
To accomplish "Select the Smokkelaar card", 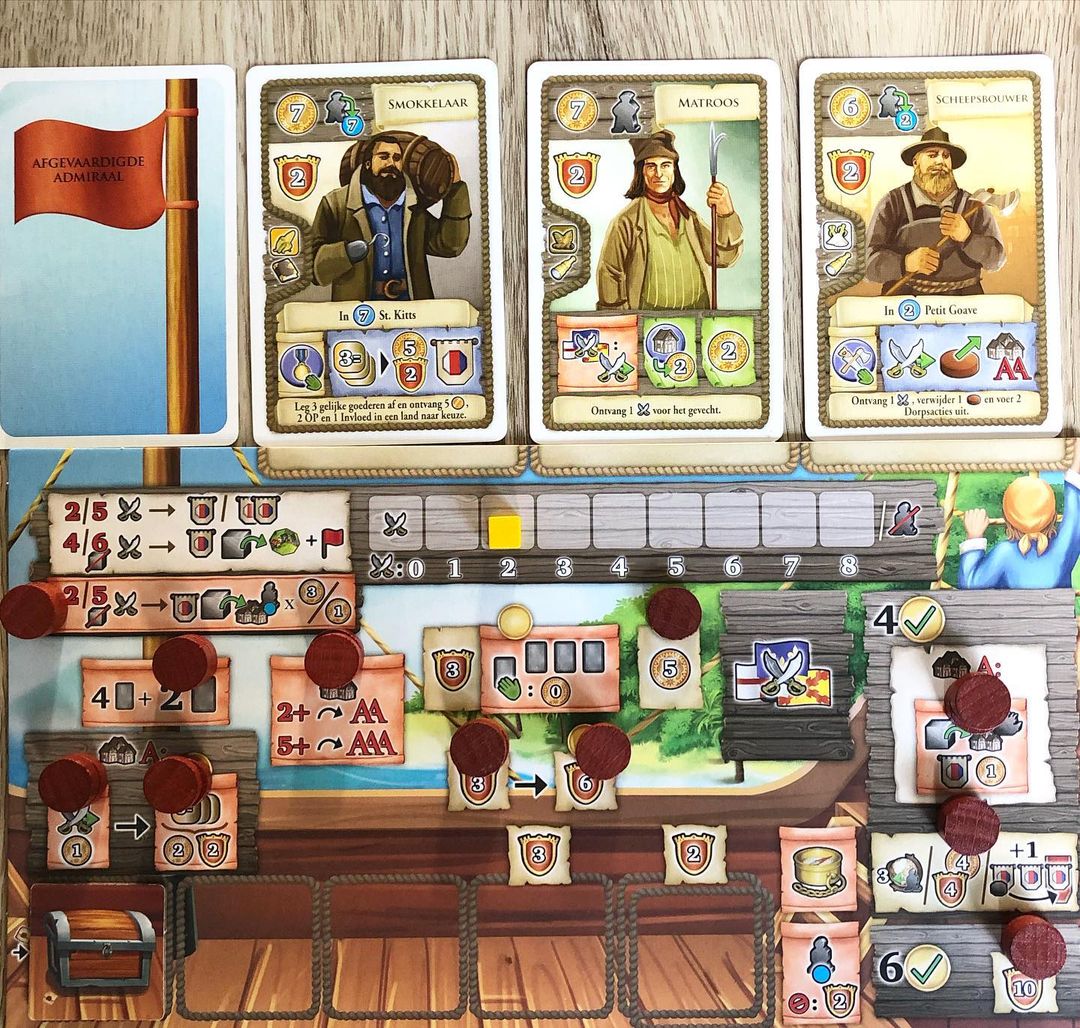I will [x=374, y=250].
